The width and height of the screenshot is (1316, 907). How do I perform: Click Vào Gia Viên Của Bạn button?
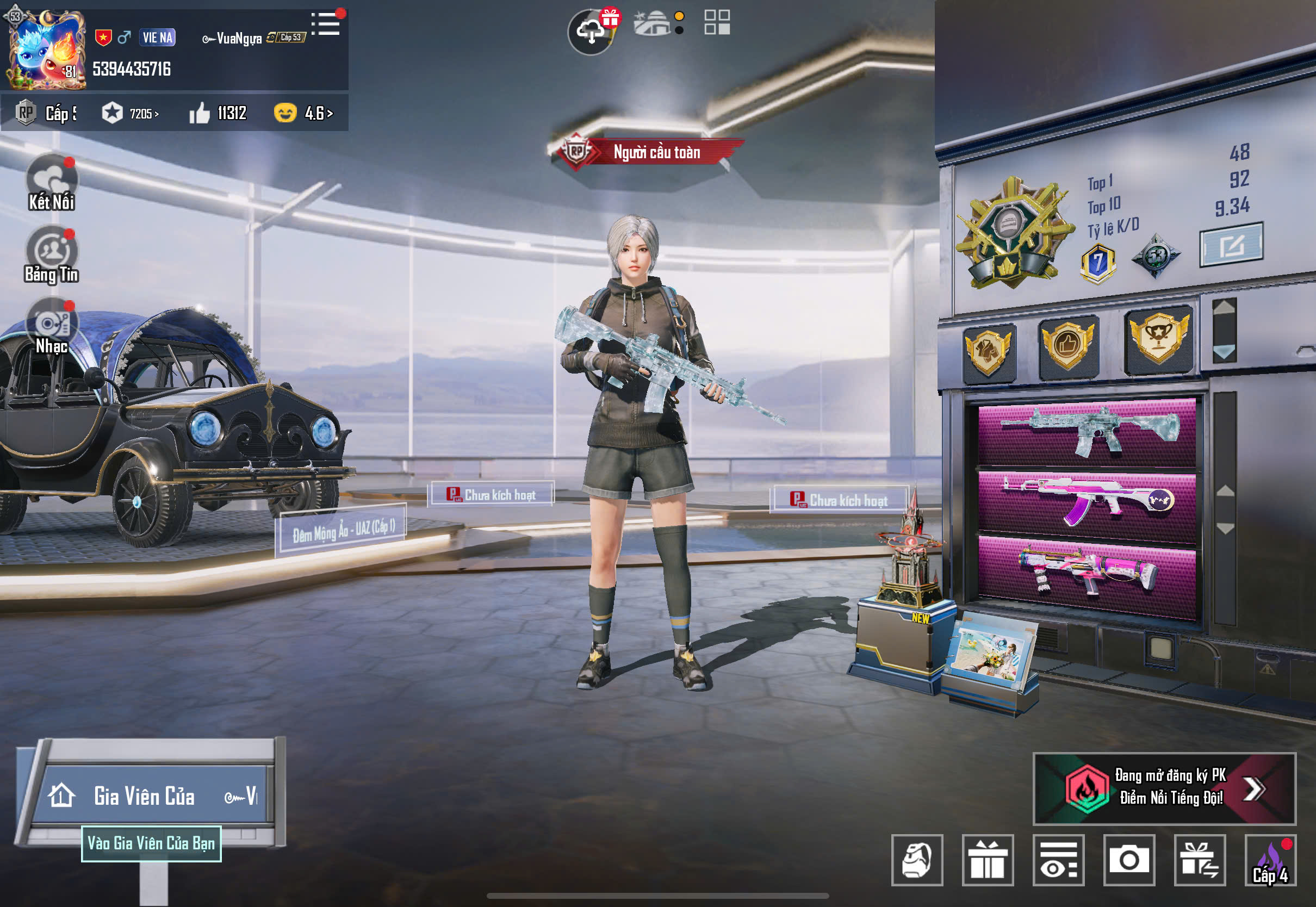pos(151,843)
